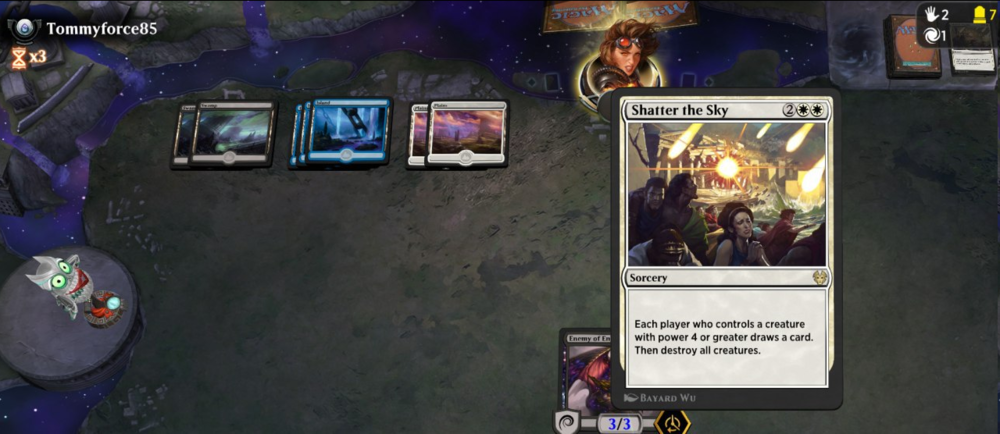Screen dimensions: 1000x434
Task: Click the opponent's Island land stack
Action: click(345, 131)
